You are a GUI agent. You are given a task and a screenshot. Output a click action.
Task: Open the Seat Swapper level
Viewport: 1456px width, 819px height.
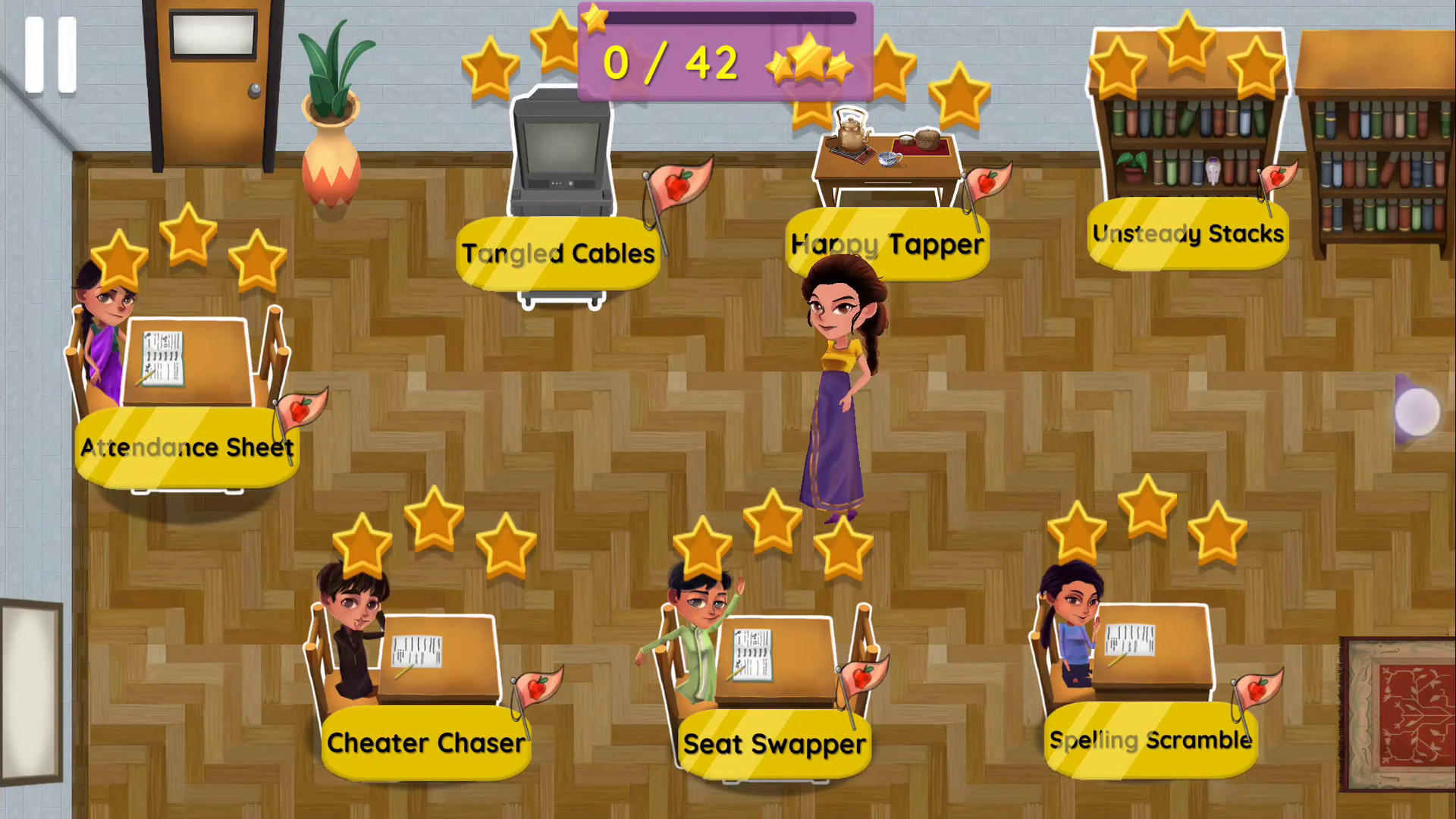pyautogui.click(x=773, y=744)
